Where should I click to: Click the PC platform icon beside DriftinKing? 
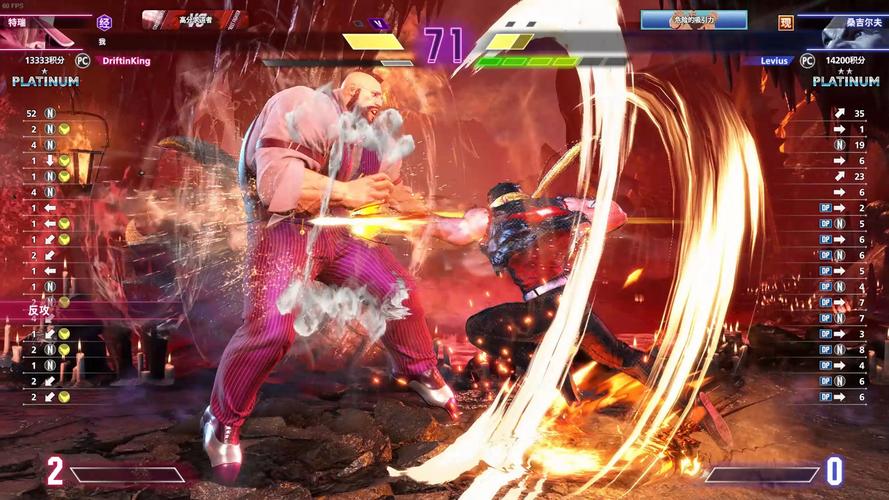(x=83, y=61)
